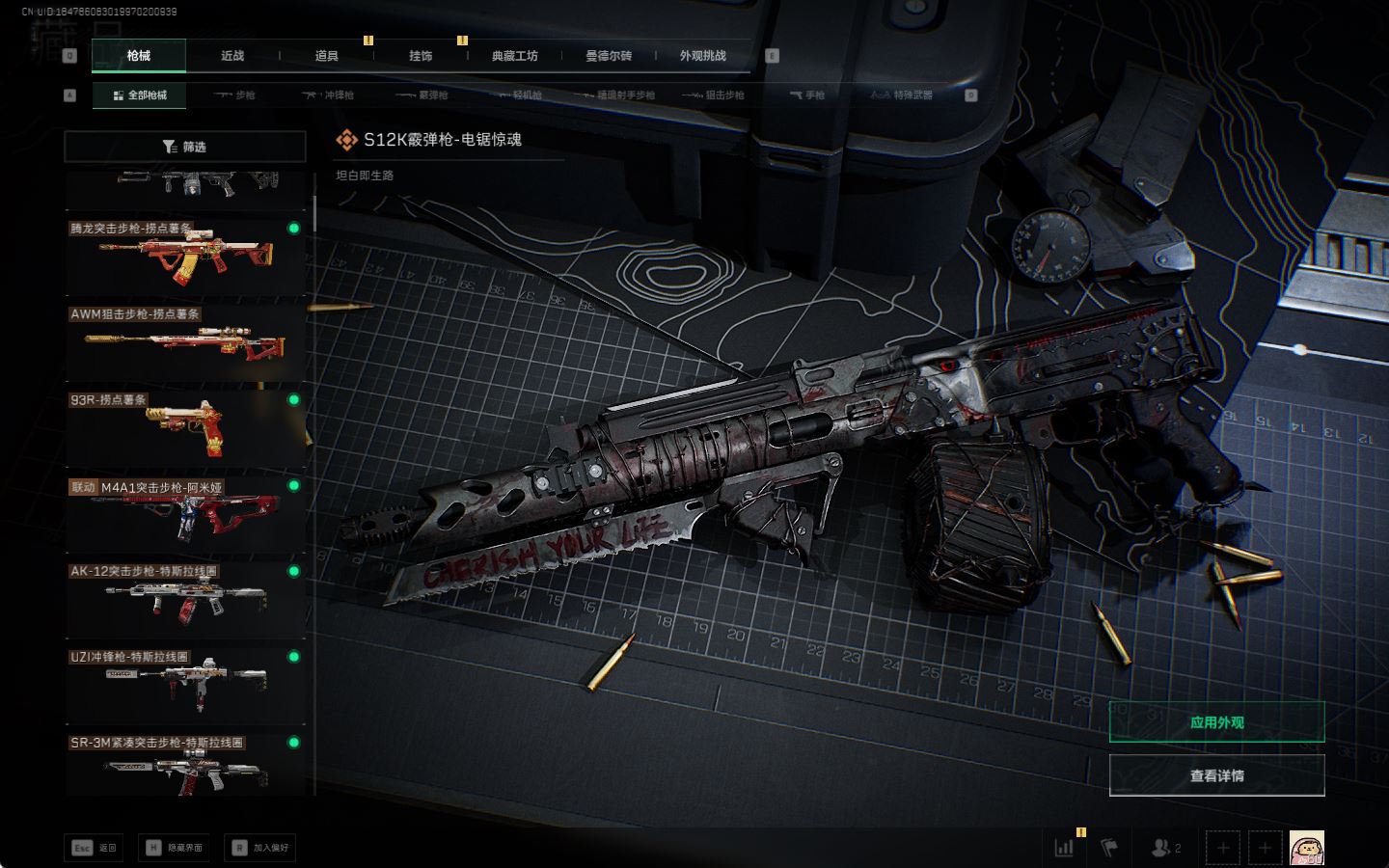The width and height of the screenshot is (1389, 868).
Task: Choose the AWM狙击步枪 skin
Action: [x=184, y=341]
